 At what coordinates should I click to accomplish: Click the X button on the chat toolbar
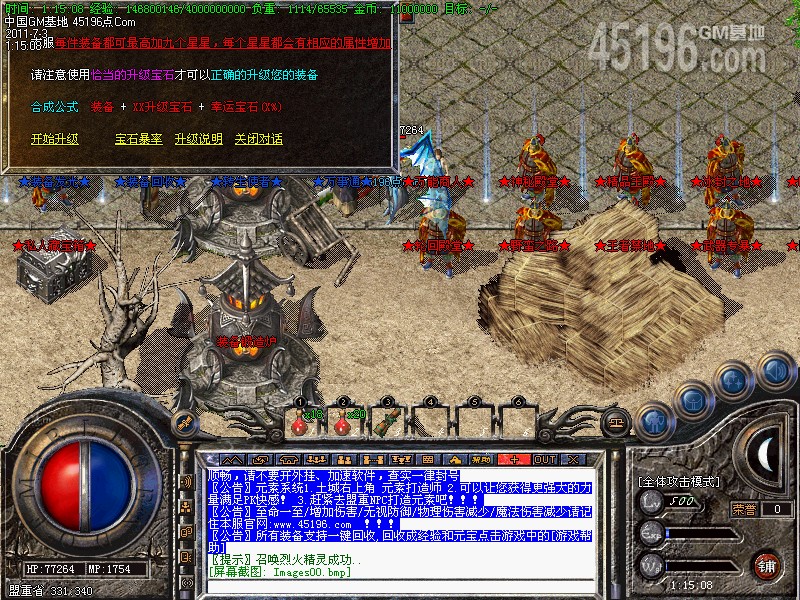574,459
